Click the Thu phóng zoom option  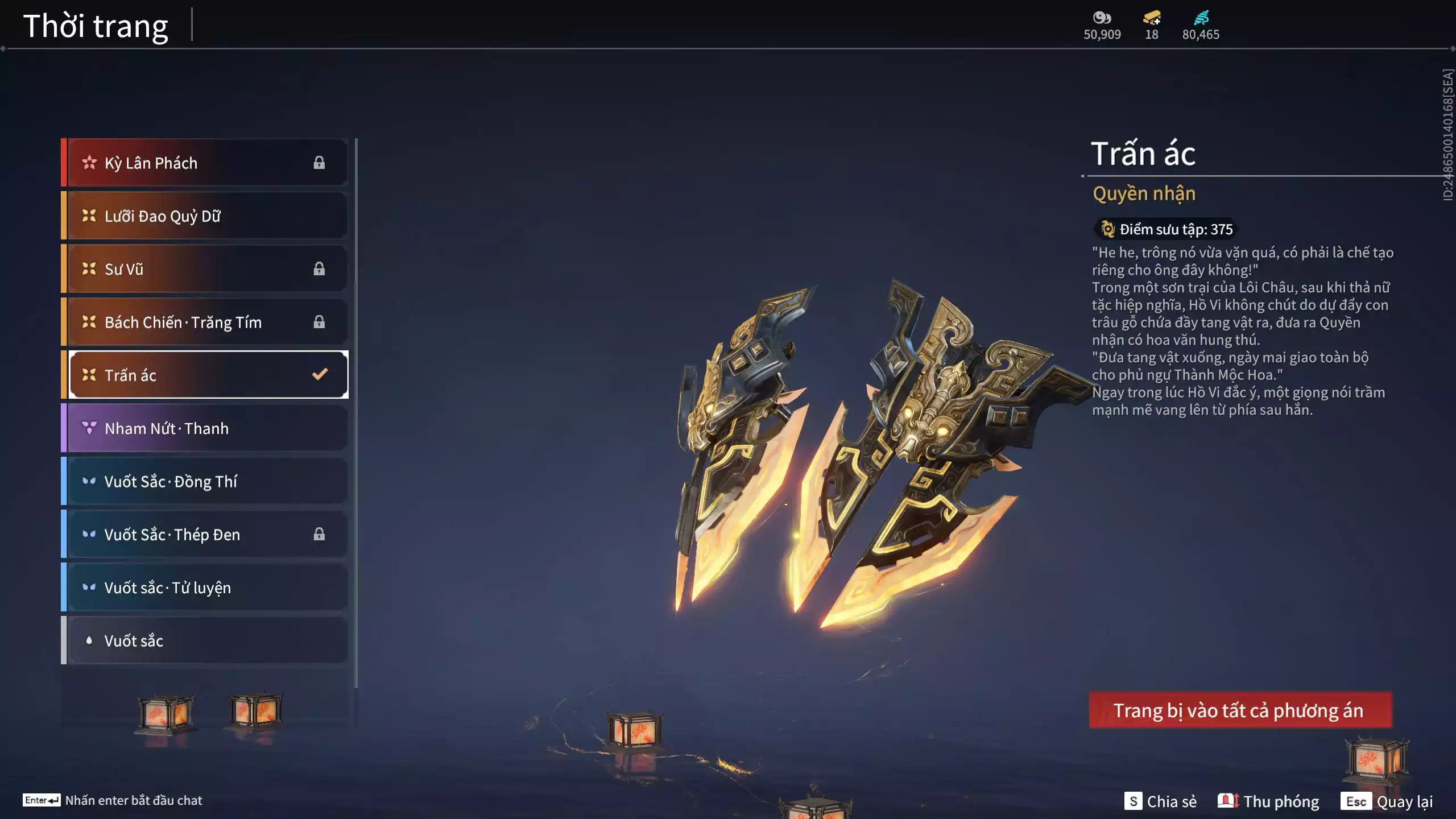coord(1268,801)
